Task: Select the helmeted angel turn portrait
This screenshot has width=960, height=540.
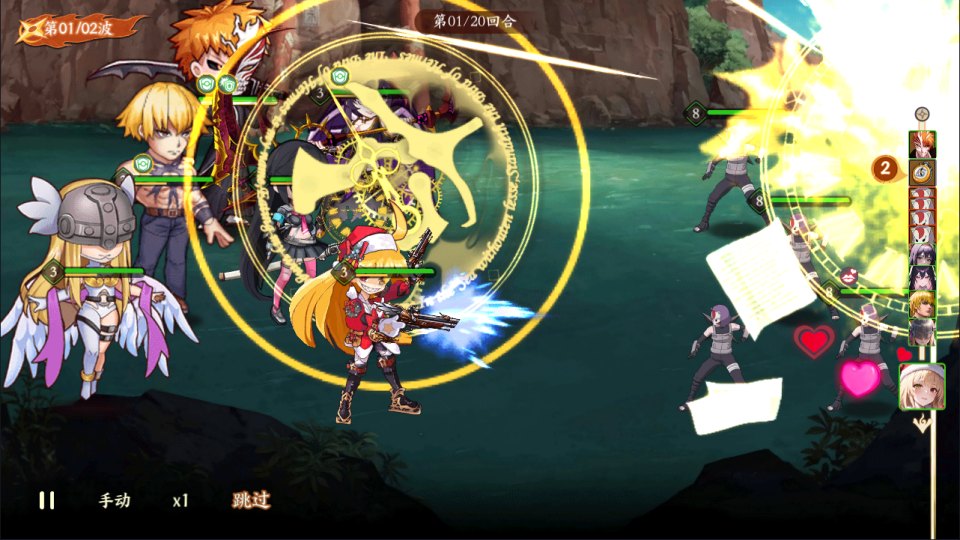Action: 922,330
